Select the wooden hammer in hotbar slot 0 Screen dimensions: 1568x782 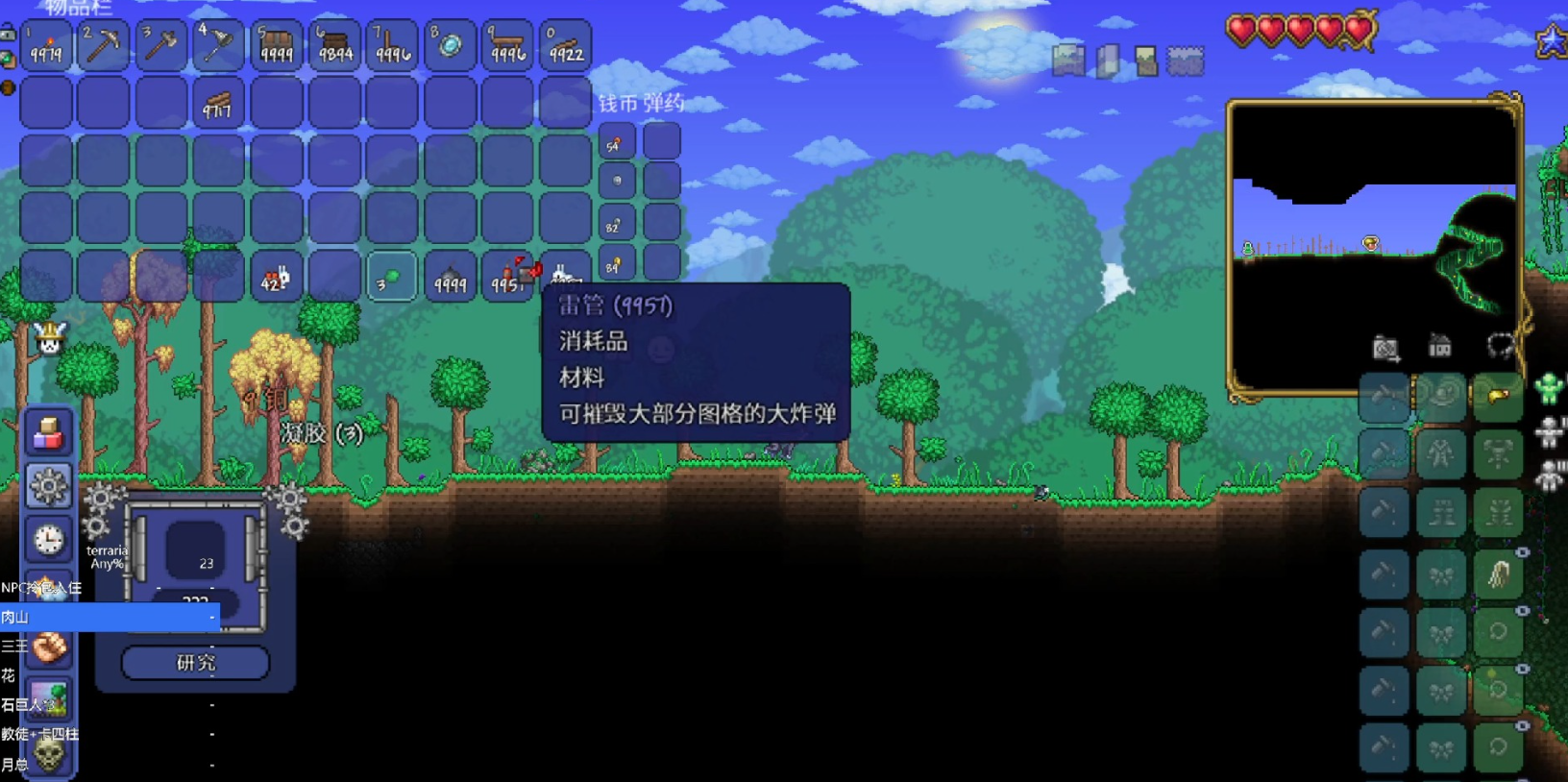pyautogui.click(x=565, y=43)
